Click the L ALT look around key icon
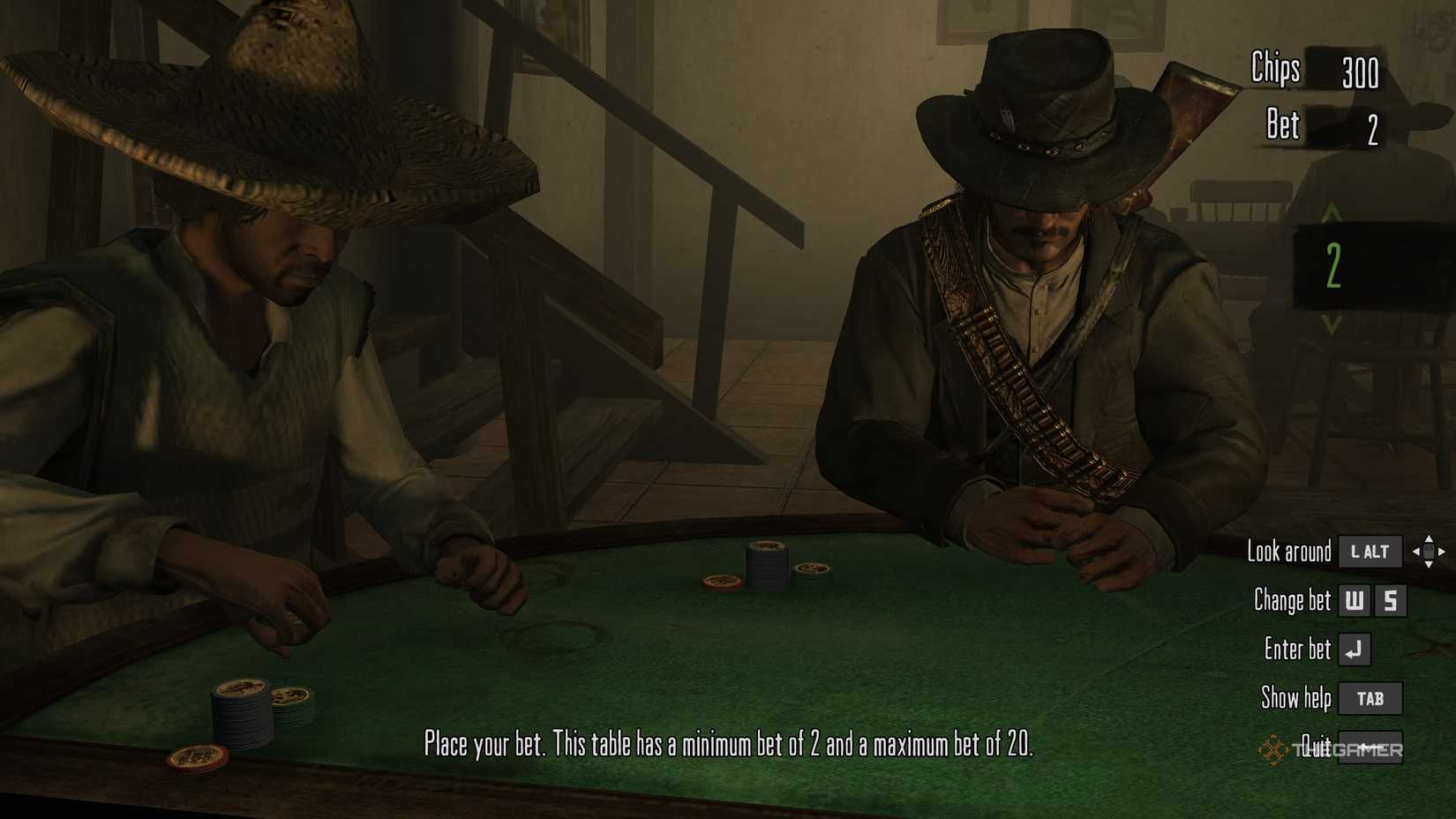 tap(1372, 552)
